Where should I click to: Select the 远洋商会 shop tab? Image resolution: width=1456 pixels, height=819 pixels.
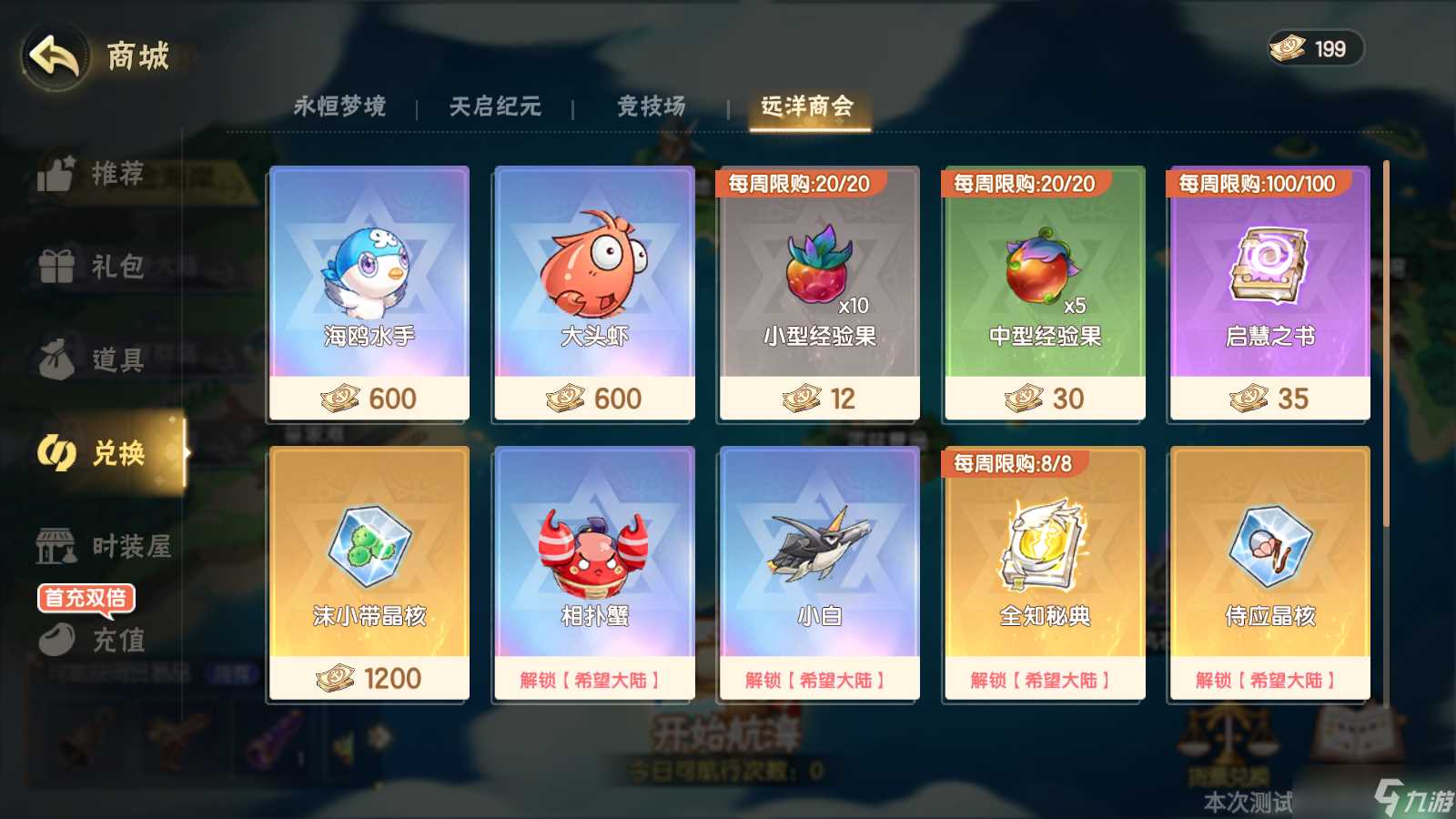[x=808, y=108]
